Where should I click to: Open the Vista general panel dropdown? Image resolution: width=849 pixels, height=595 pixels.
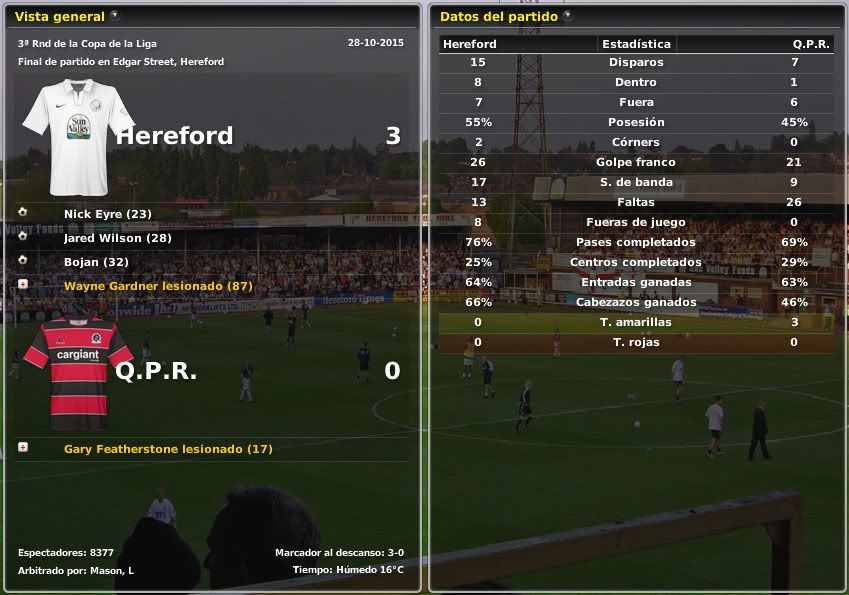coord(115,16)
